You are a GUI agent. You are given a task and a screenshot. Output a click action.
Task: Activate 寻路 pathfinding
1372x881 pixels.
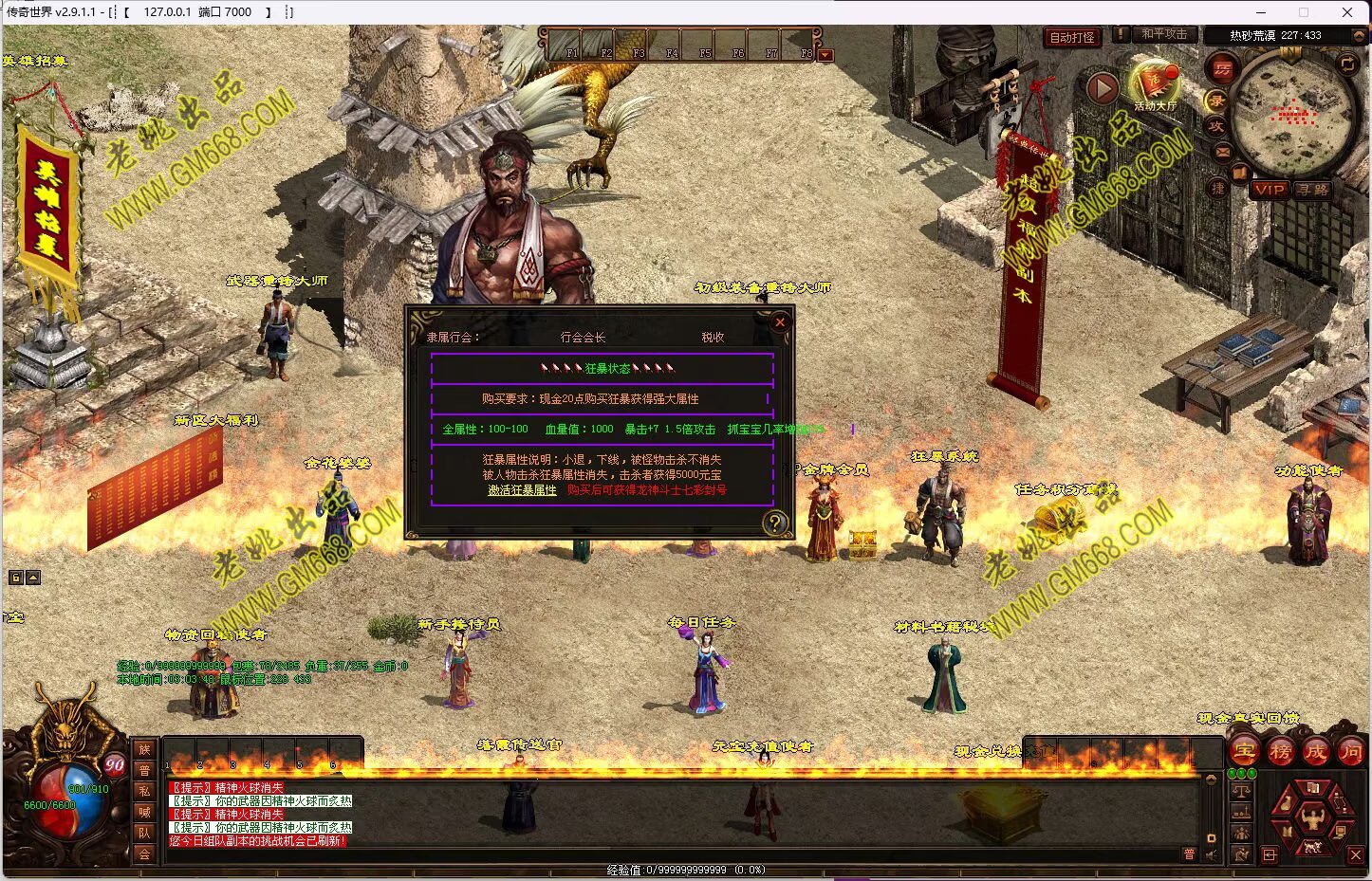point(1313,190)
